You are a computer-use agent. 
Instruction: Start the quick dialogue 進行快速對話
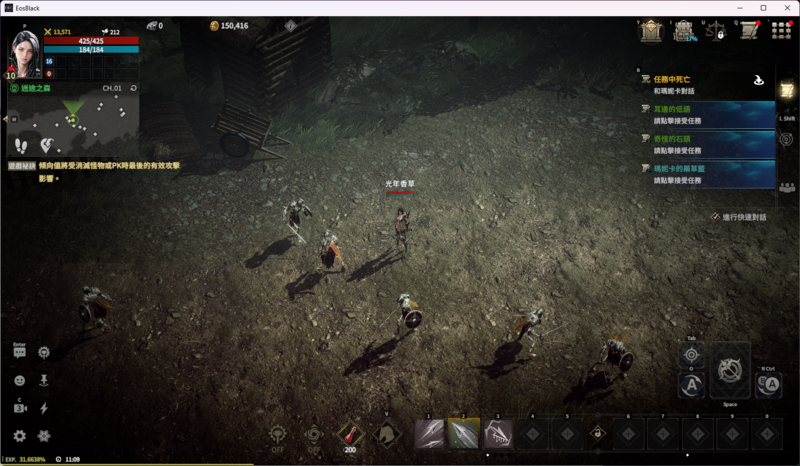(739, 216)
